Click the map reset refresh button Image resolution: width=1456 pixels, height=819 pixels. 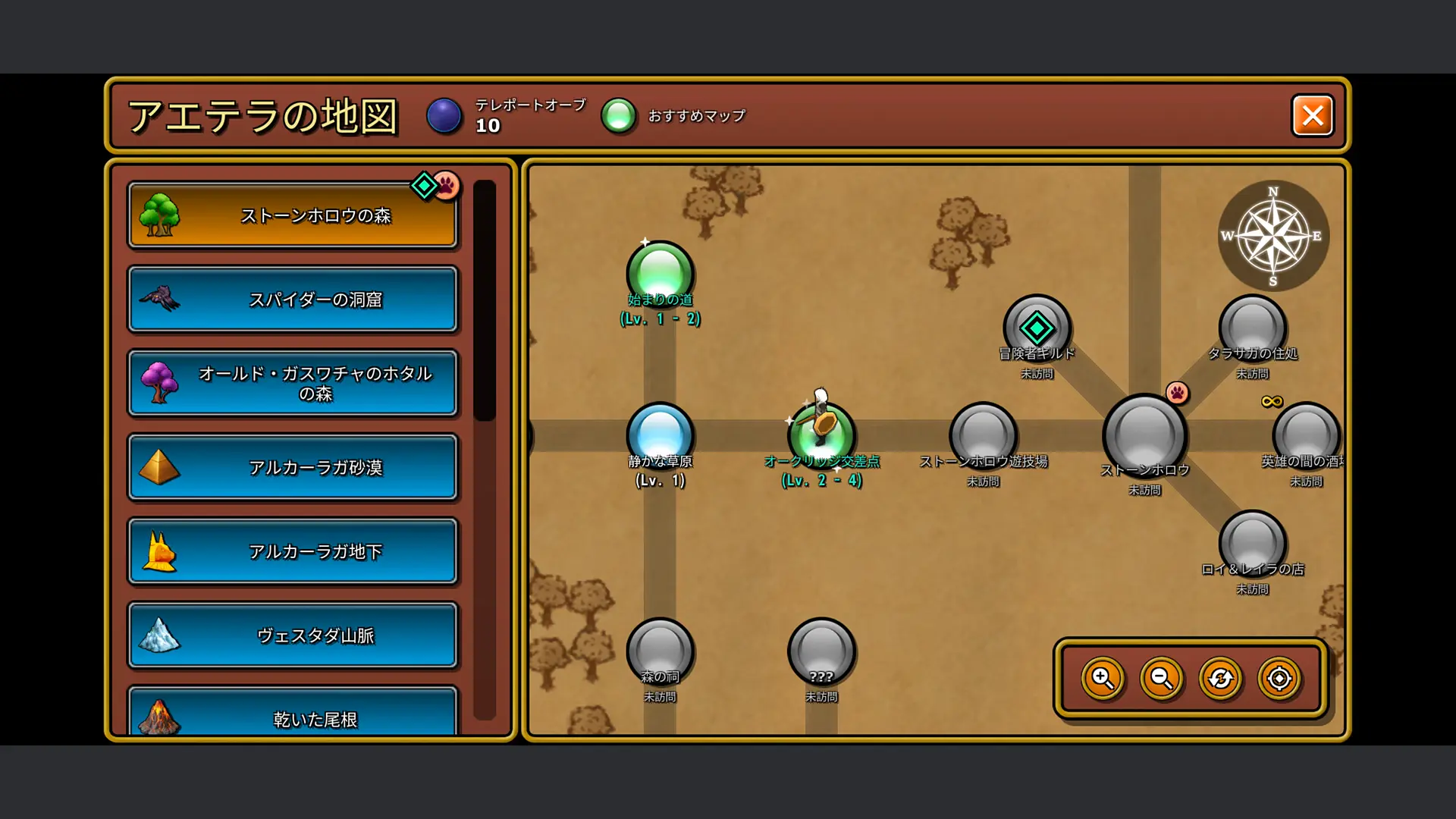click(x=1220, y=678)
